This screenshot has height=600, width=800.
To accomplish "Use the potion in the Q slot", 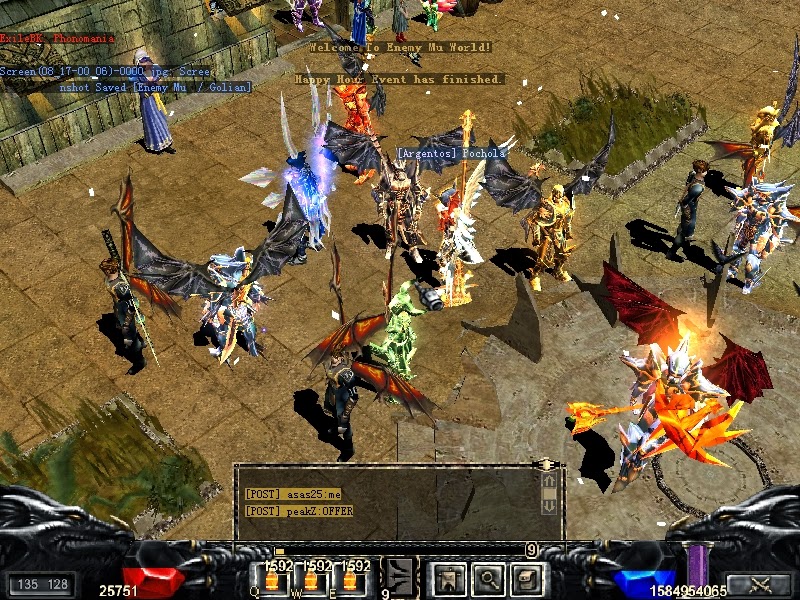I will pos(269,579).
